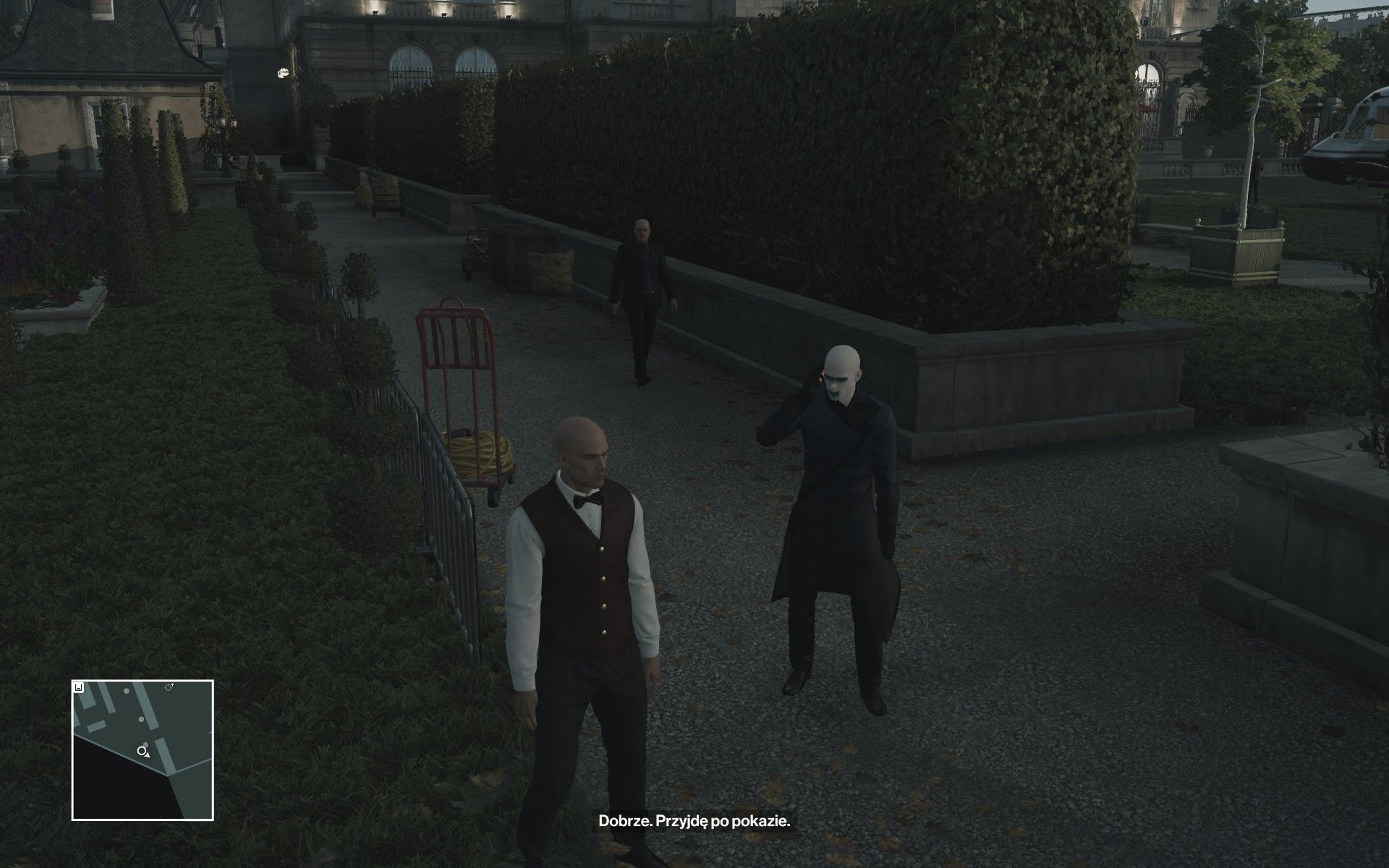This screenshot has width=1389, height=868.
Task: Click the nearest NPC dot on the minimap
Action: [145, 744]
